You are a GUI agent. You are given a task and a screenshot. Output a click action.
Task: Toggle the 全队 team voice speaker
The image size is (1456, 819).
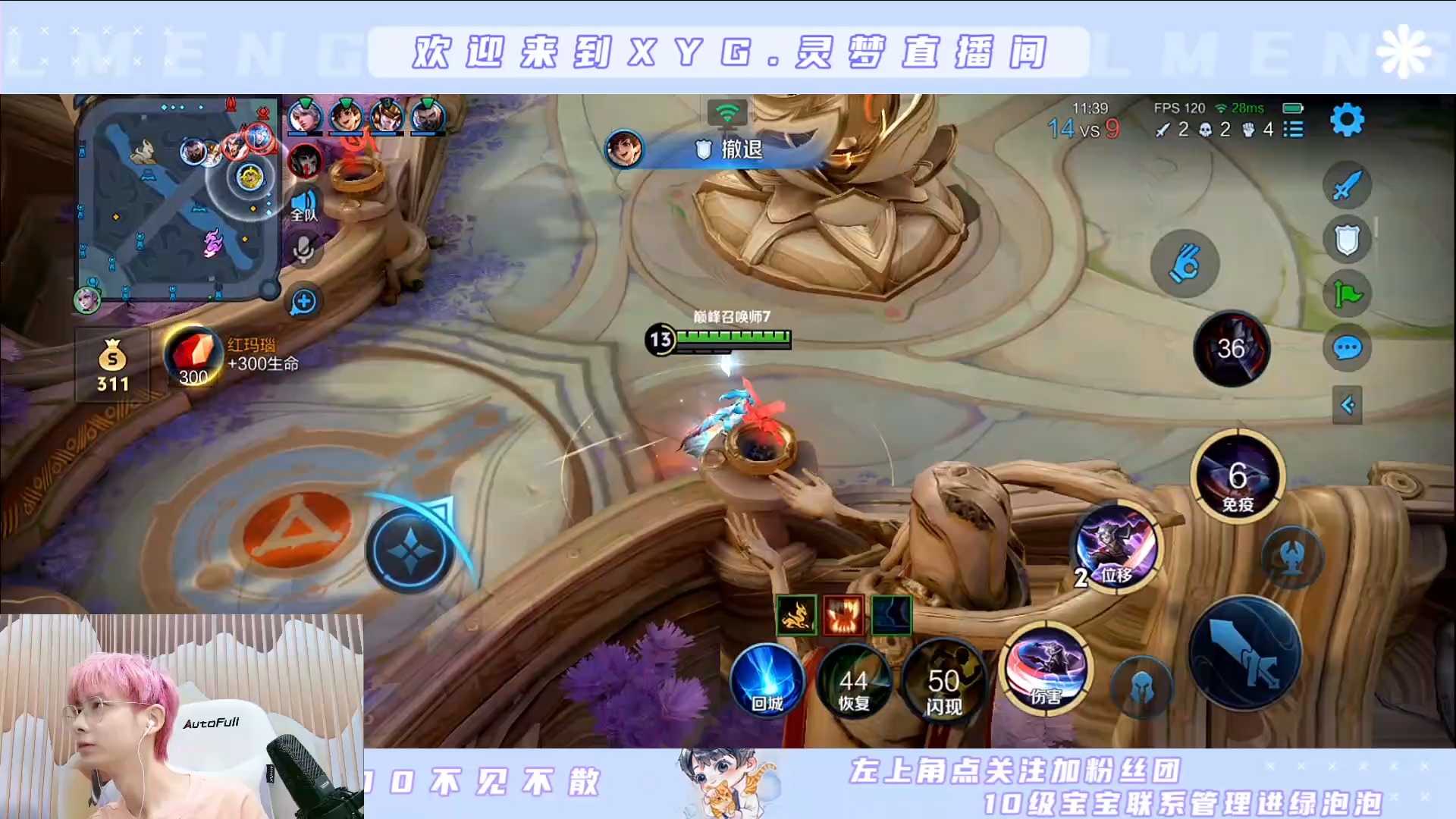pyautogui.click(x=304, y=204)
